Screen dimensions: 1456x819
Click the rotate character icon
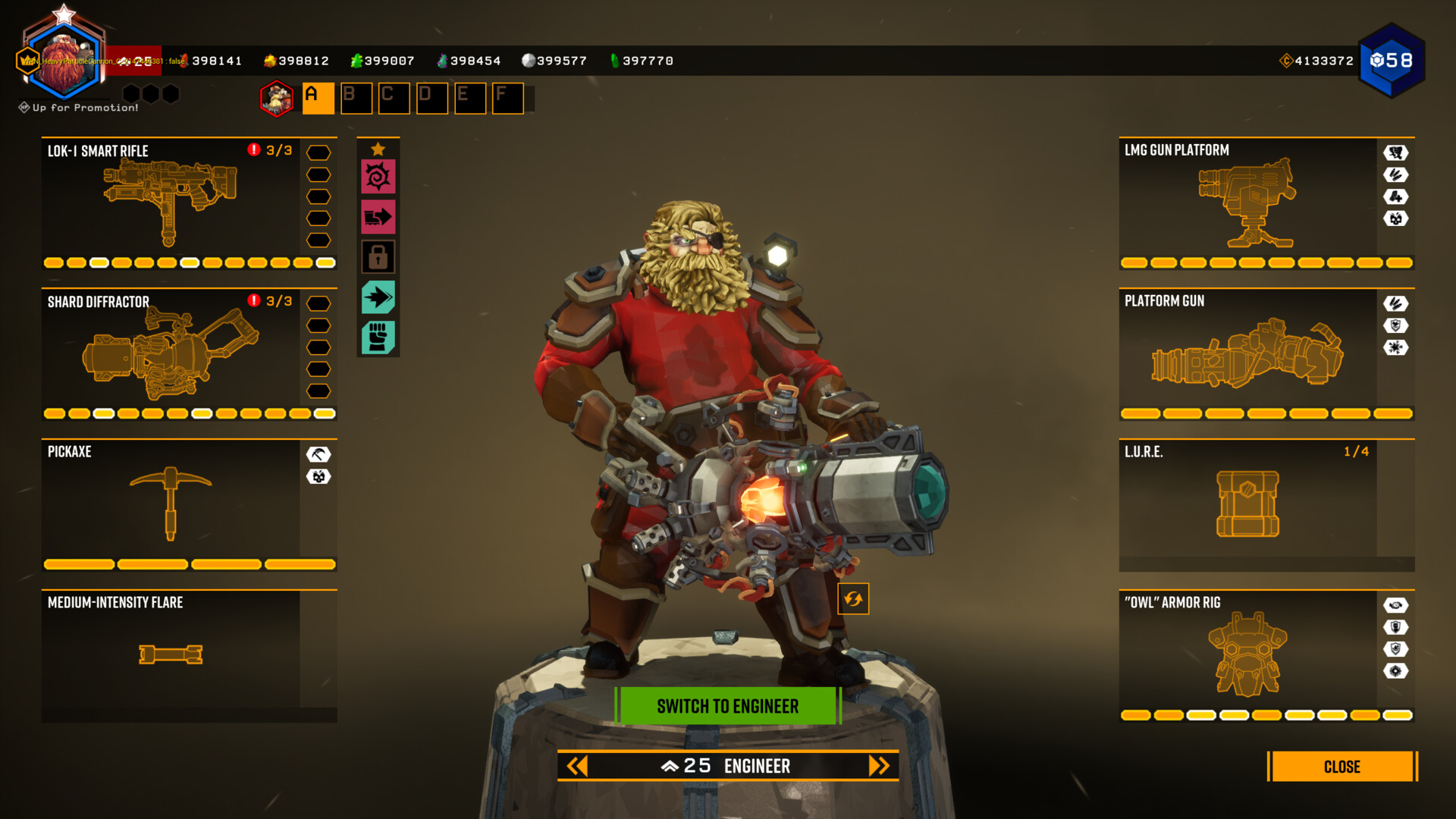(x=853, y=599)
